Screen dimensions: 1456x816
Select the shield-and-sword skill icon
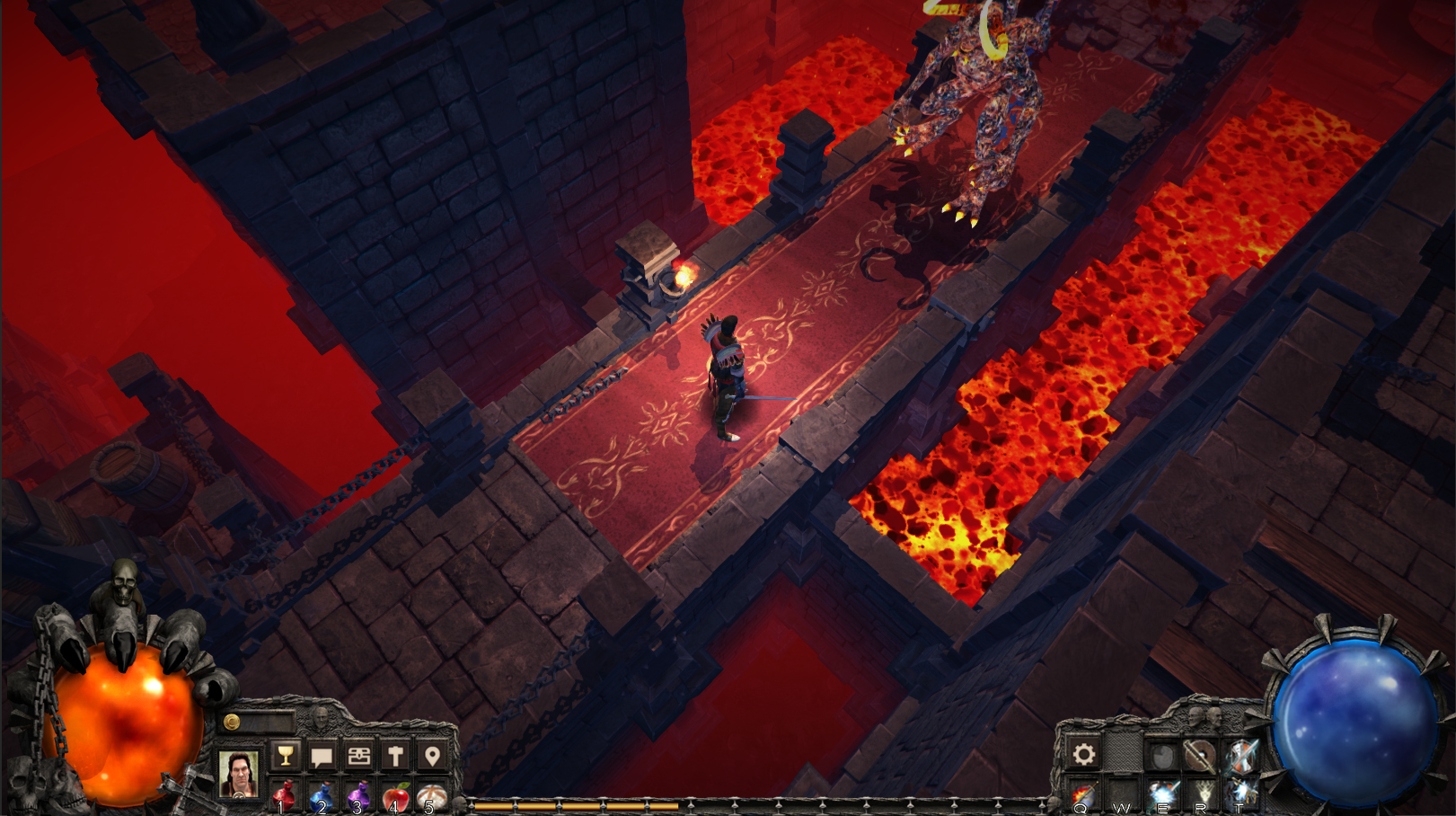[x=1201, y=753]
